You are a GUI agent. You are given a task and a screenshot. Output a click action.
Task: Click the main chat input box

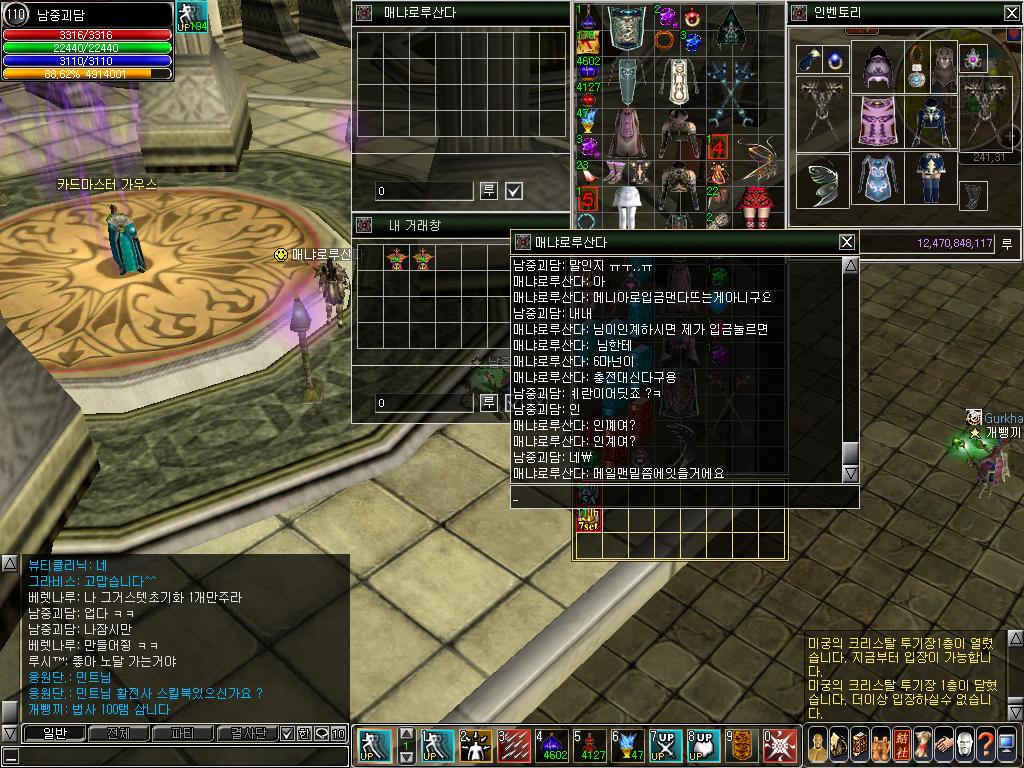coord(175,756)
